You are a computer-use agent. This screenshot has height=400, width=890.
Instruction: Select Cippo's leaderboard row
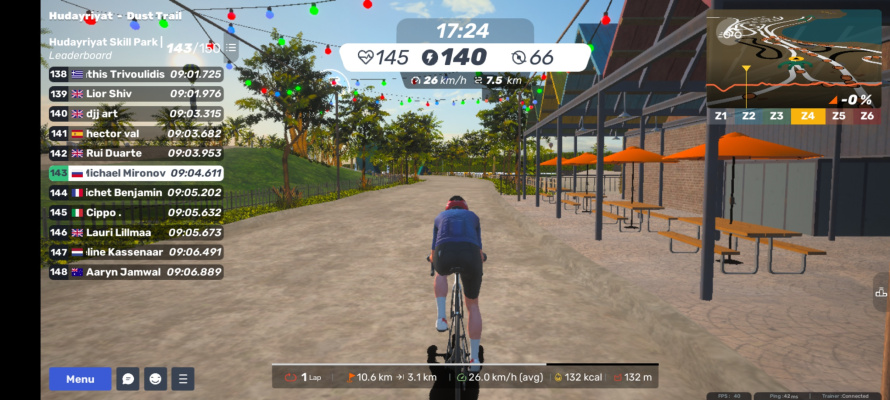pyautogui.click(x=135, y=212)
